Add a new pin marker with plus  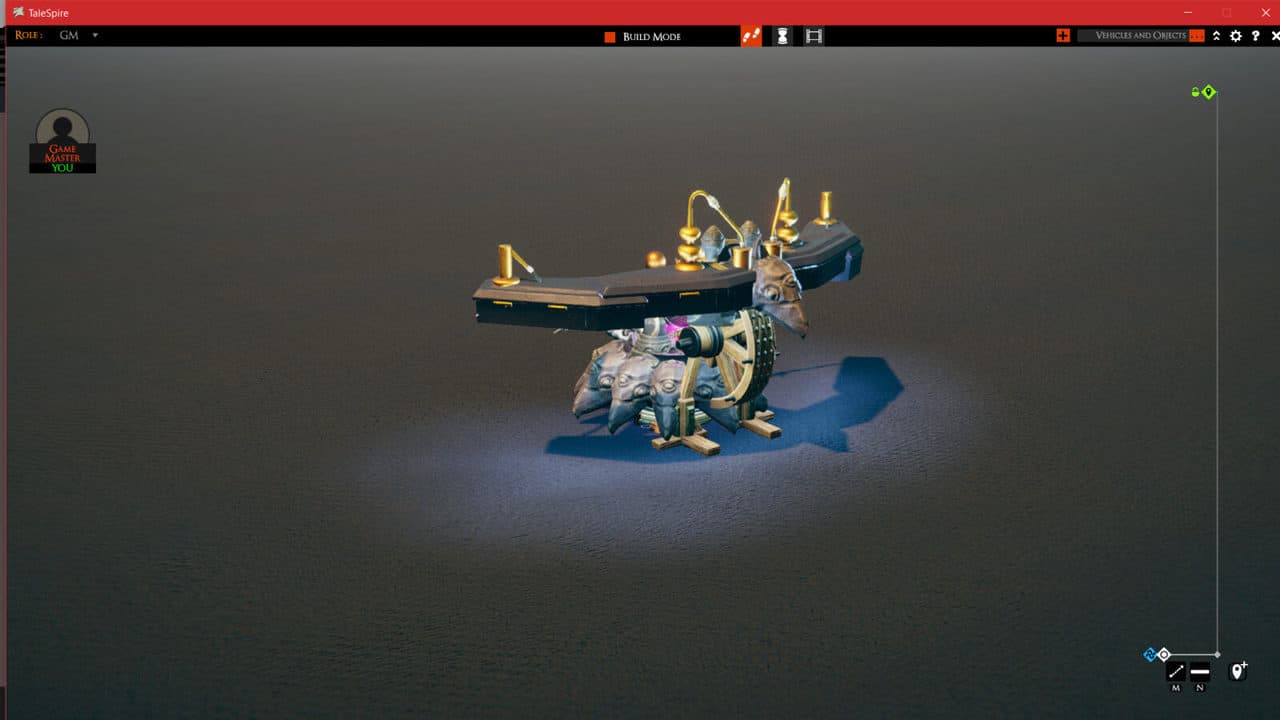pyautogui.click(x=1238, y=671)
